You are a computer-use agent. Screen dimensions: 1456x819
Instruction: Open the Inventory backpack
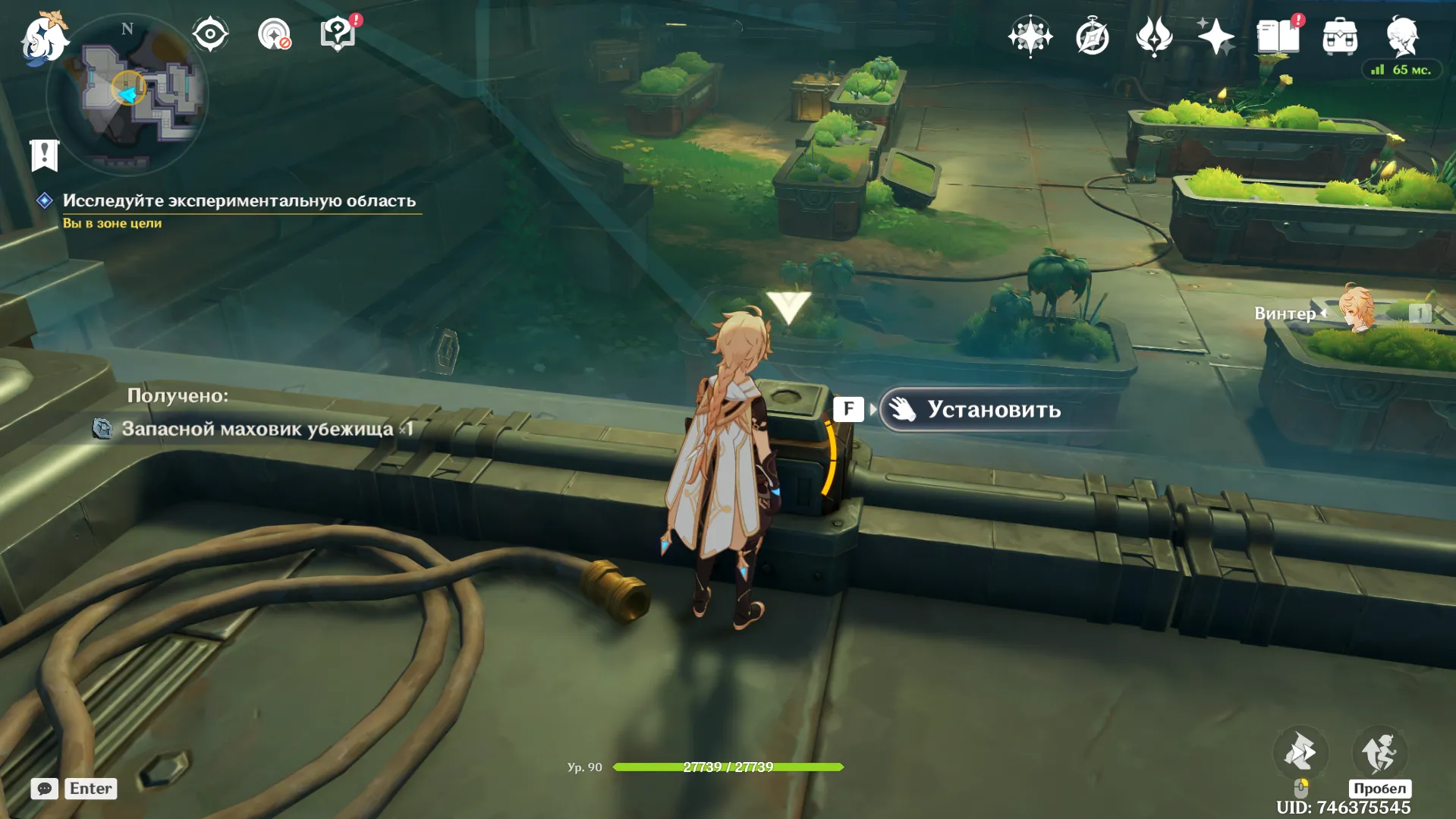(1340, 36)
